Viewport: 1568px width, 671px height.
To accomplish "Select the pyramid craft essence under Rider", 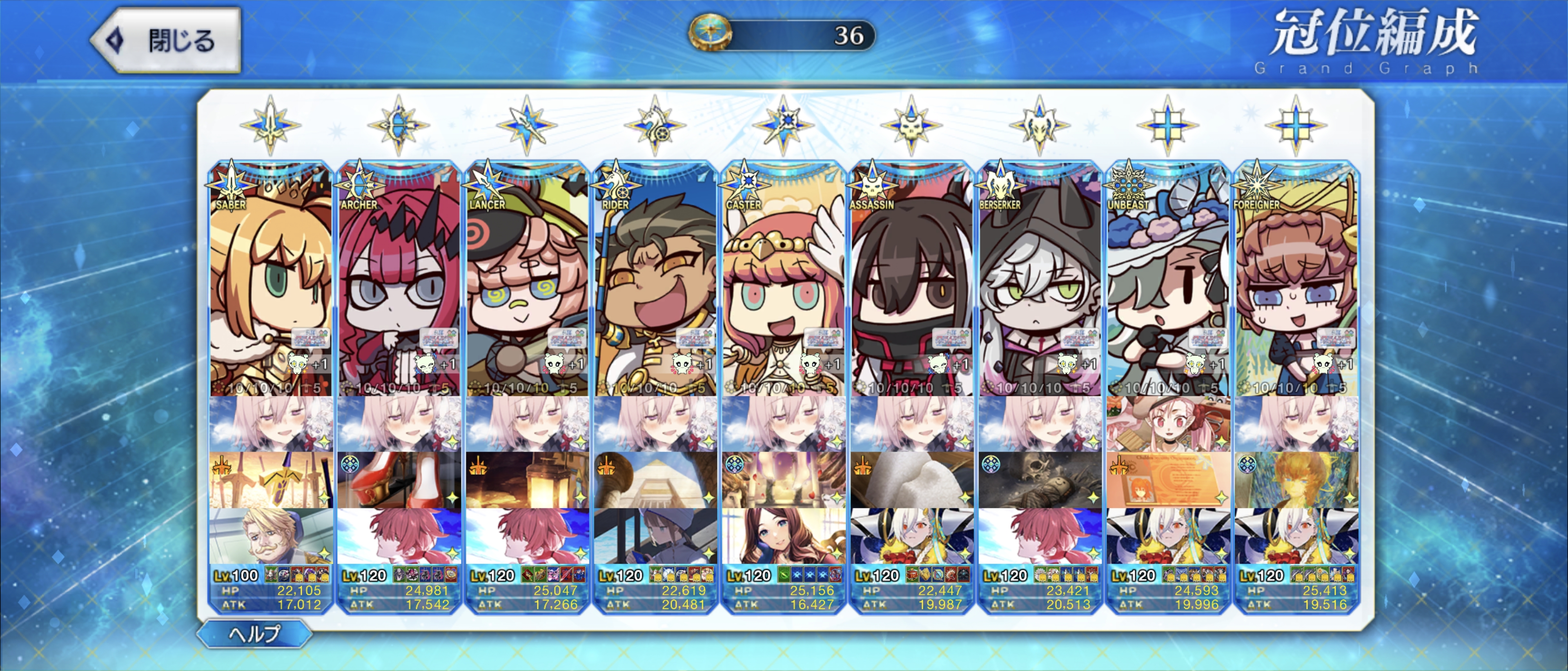I will coord(655,480).
